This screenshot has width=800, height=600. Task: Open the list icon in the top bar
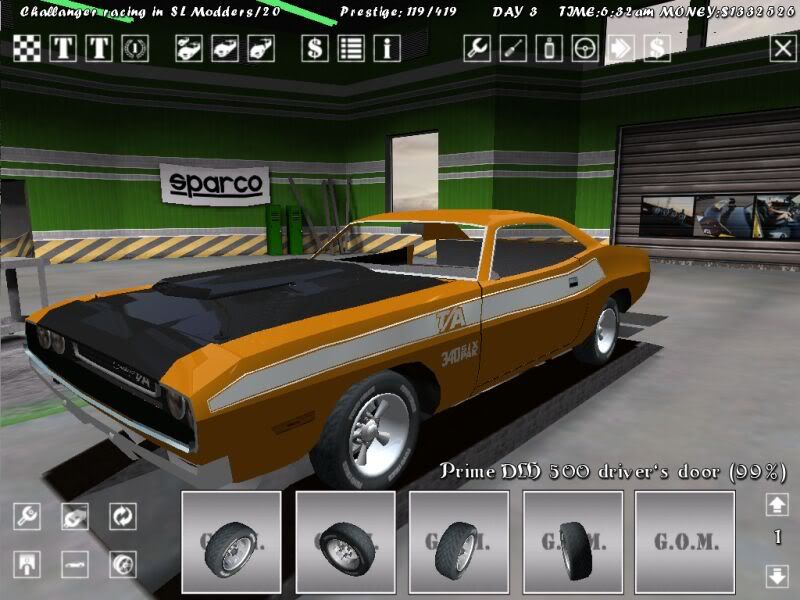tap(351, 48)
